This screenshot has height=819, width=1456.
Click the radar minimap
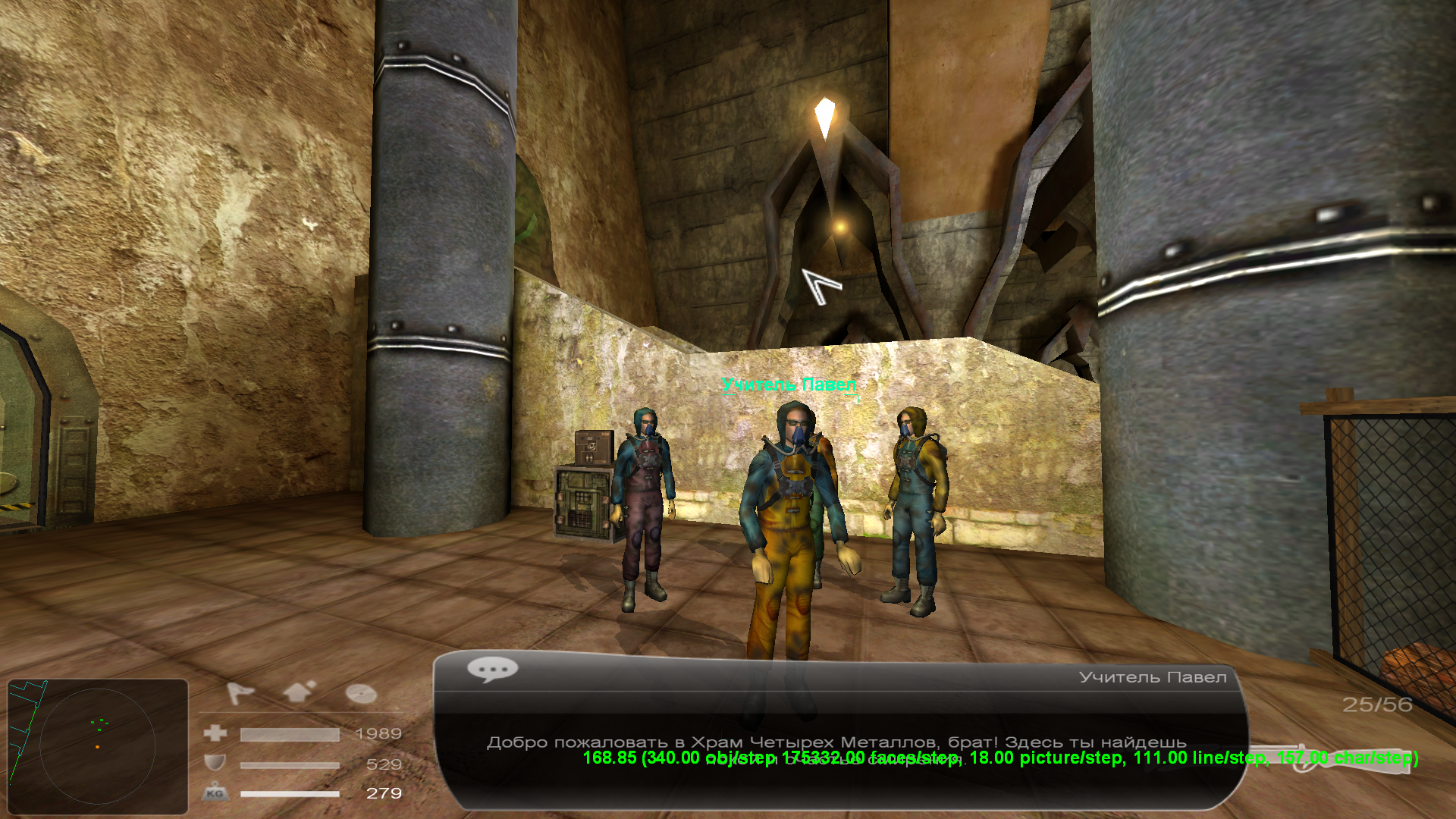(x=98, y=746)
